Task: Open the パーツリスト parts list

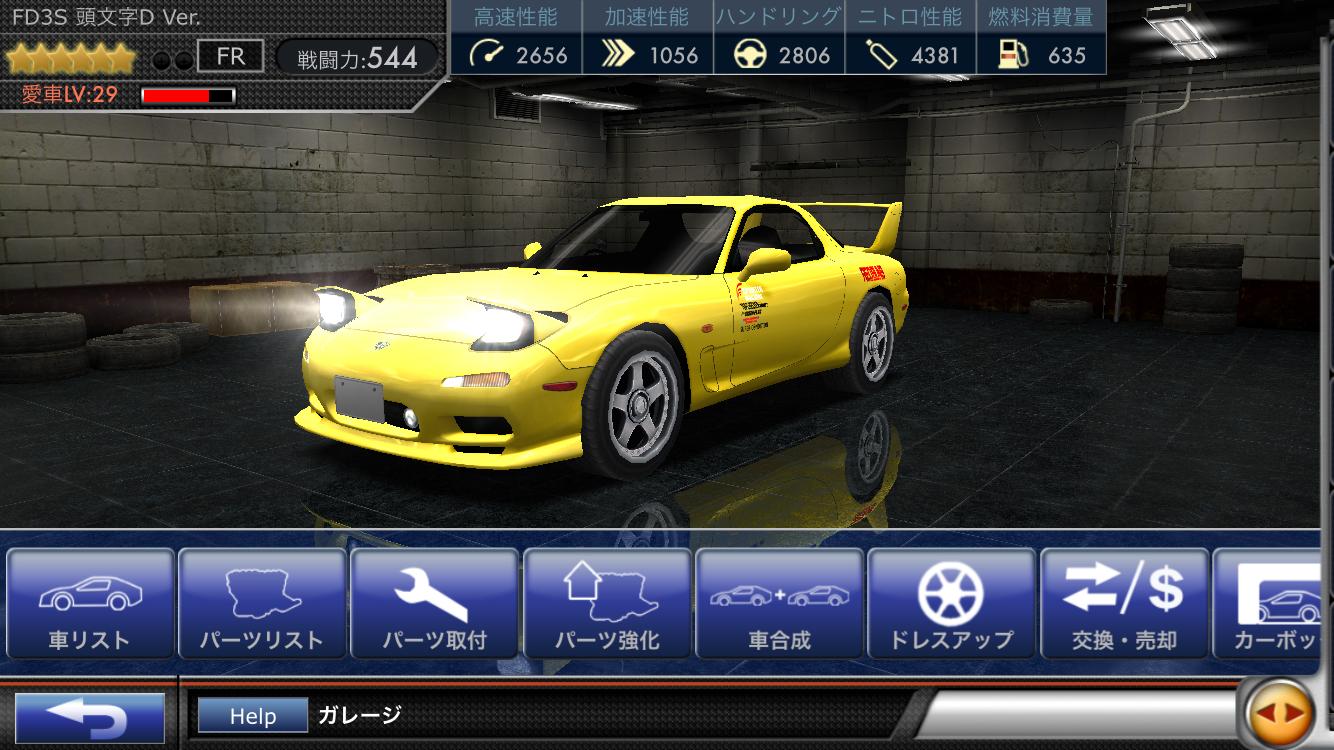Action: point(262,603)
